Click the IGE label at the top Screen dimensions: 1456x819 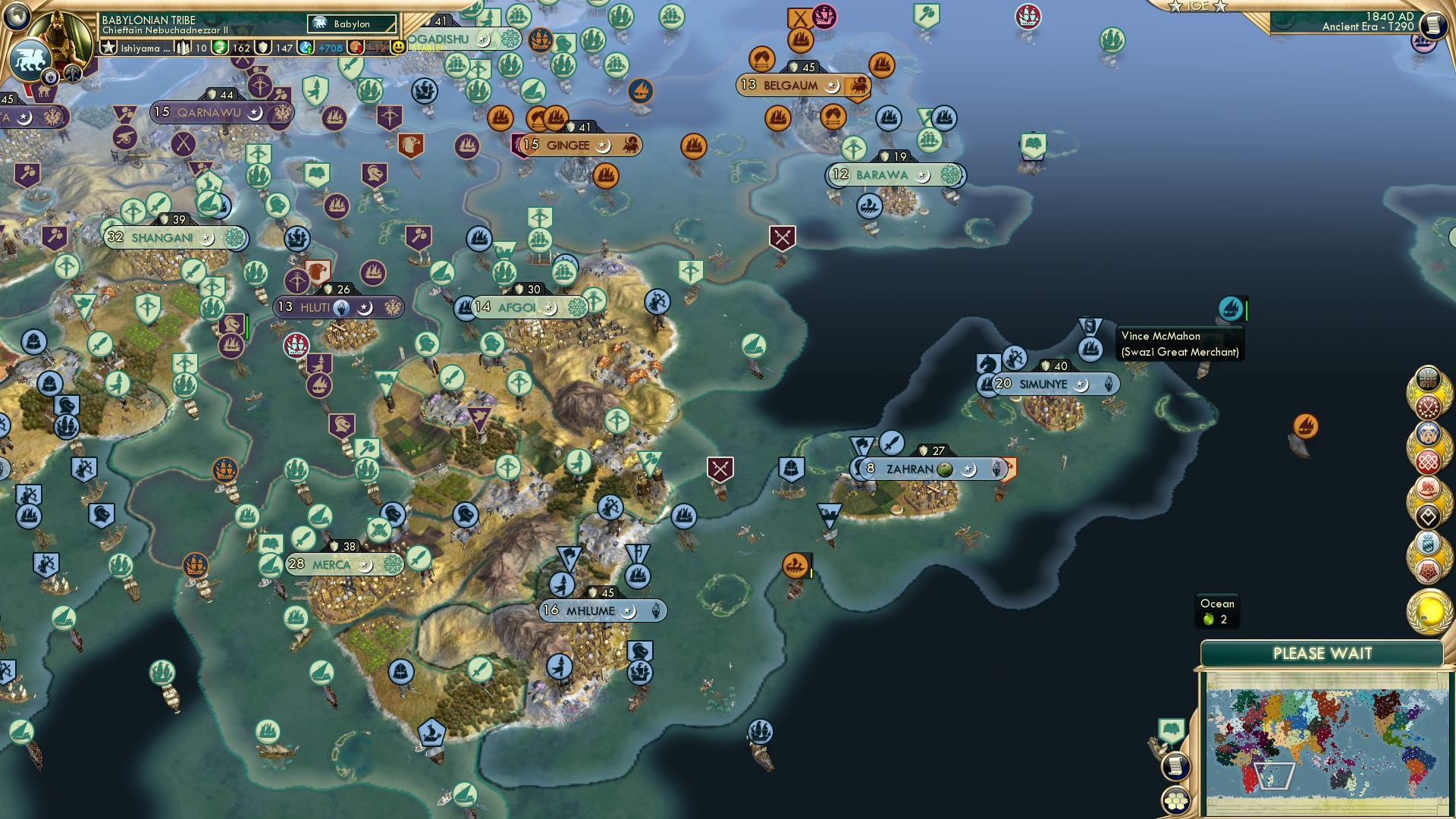pyautogui.click(x=1197, y=6)
